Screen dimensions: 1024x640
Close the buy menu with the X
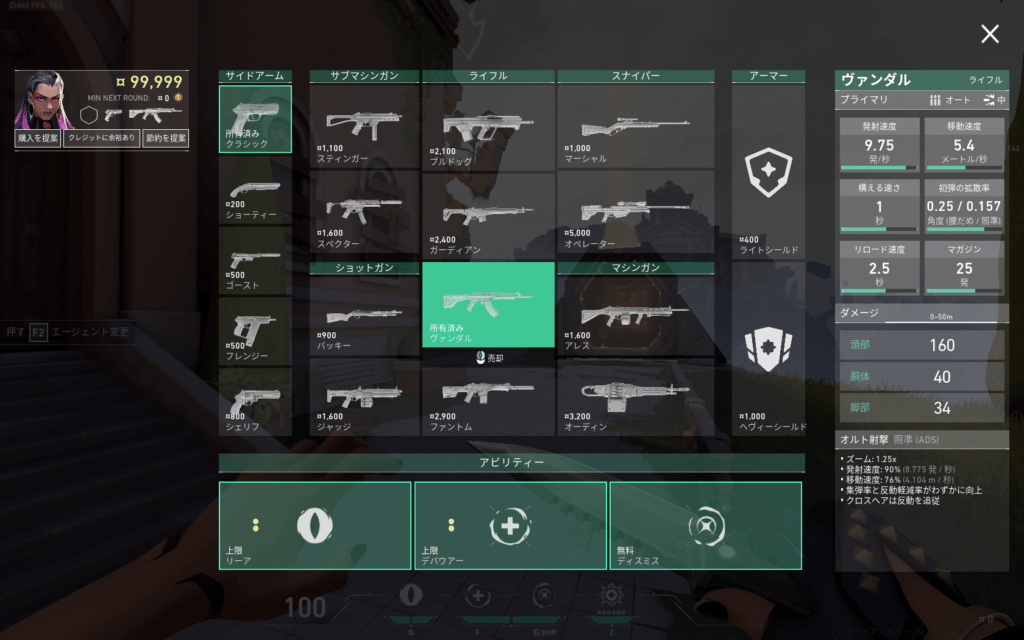coord(989,35)
